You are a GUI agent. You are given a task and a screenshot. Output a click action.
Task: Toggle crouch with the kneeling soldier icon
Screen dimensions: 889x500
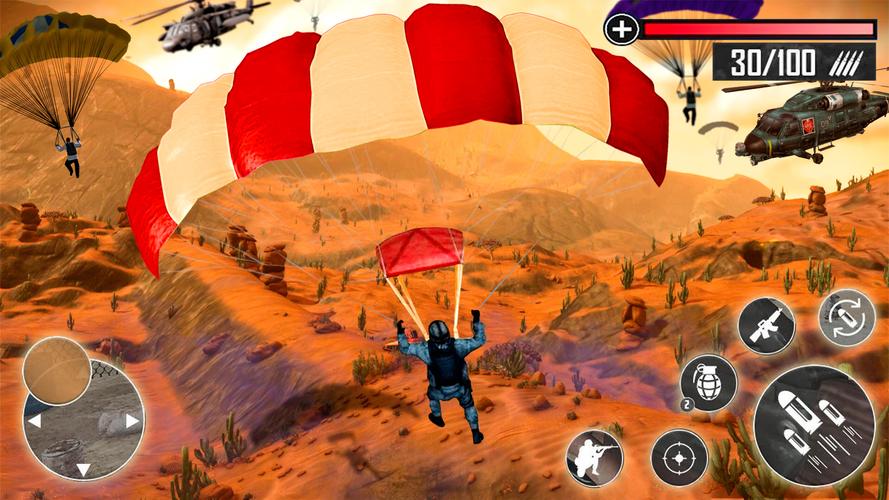594,457
